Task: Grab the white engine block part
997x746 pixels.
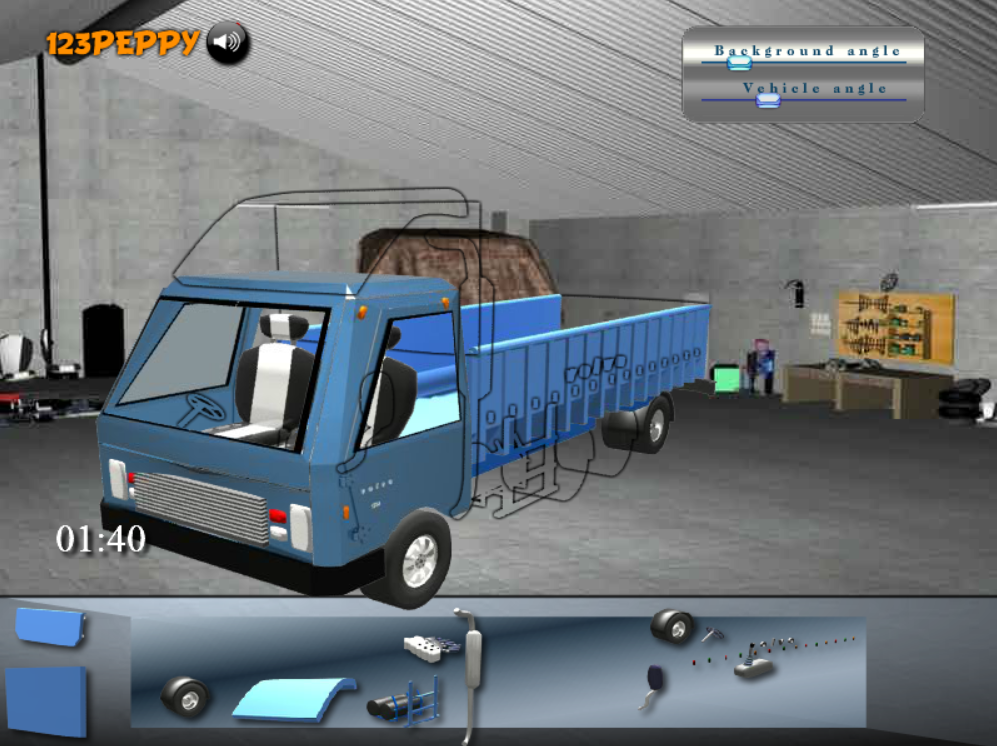Action: coord(432,646)
